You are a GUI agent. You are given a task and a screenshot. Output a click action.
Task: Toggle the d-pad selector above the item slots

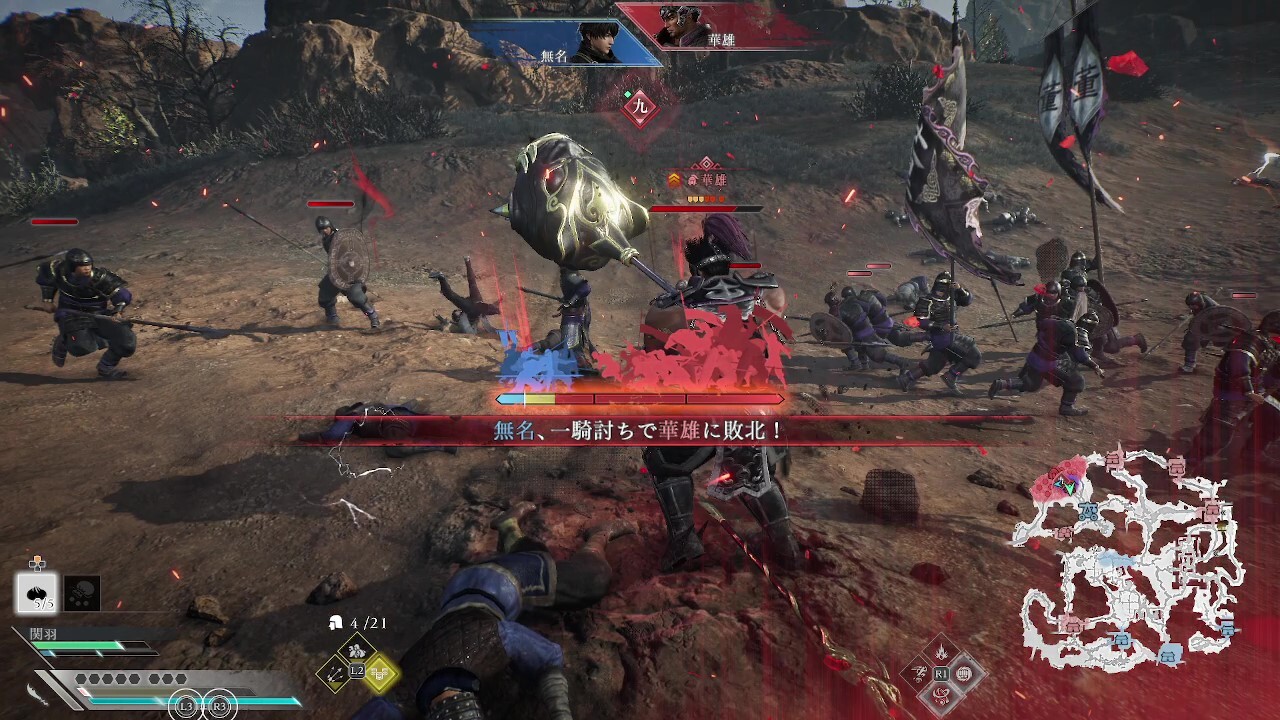[36, 564]
